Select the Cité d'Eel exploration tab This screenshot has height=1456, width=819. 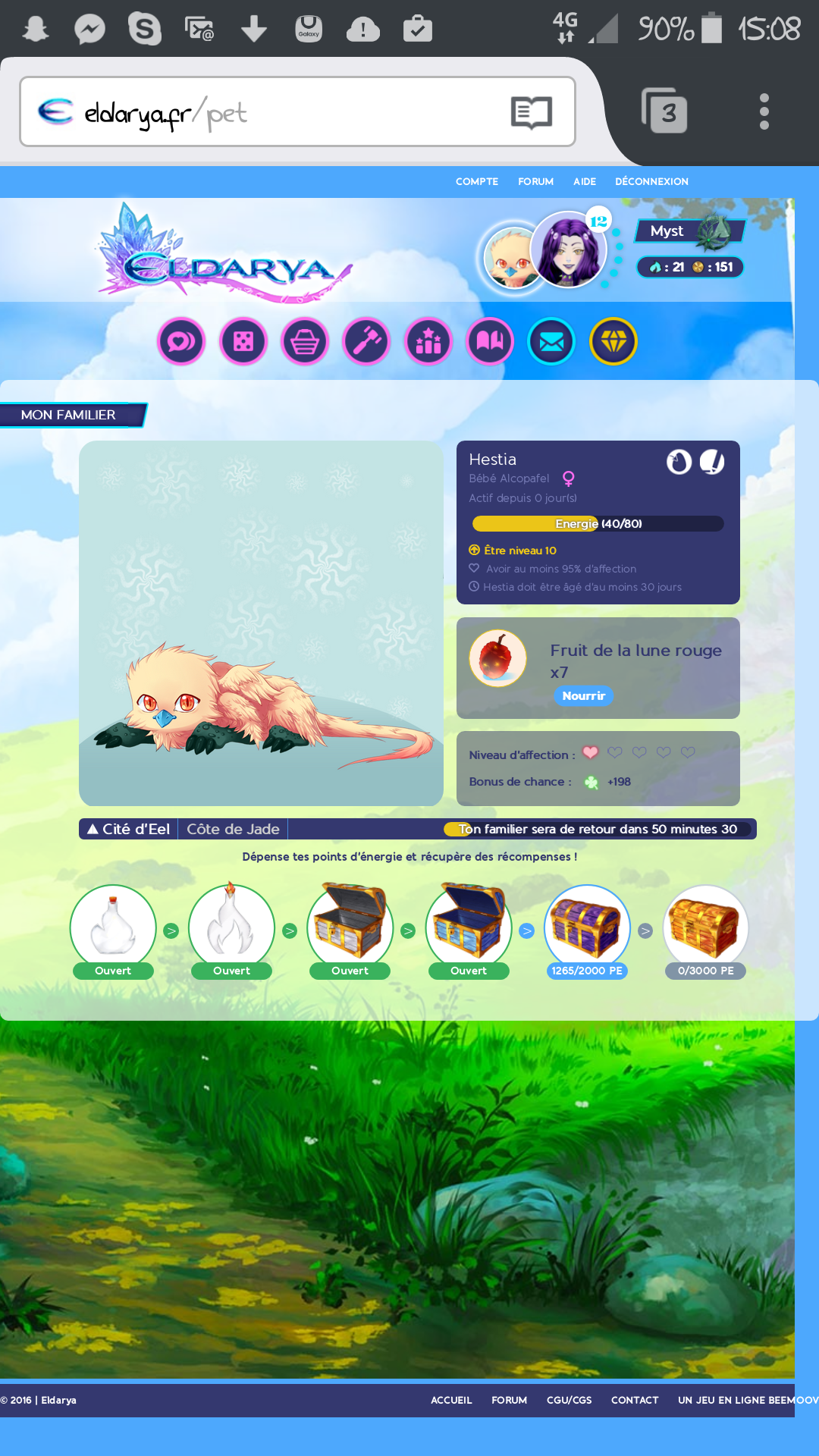[x=129, y=829]
